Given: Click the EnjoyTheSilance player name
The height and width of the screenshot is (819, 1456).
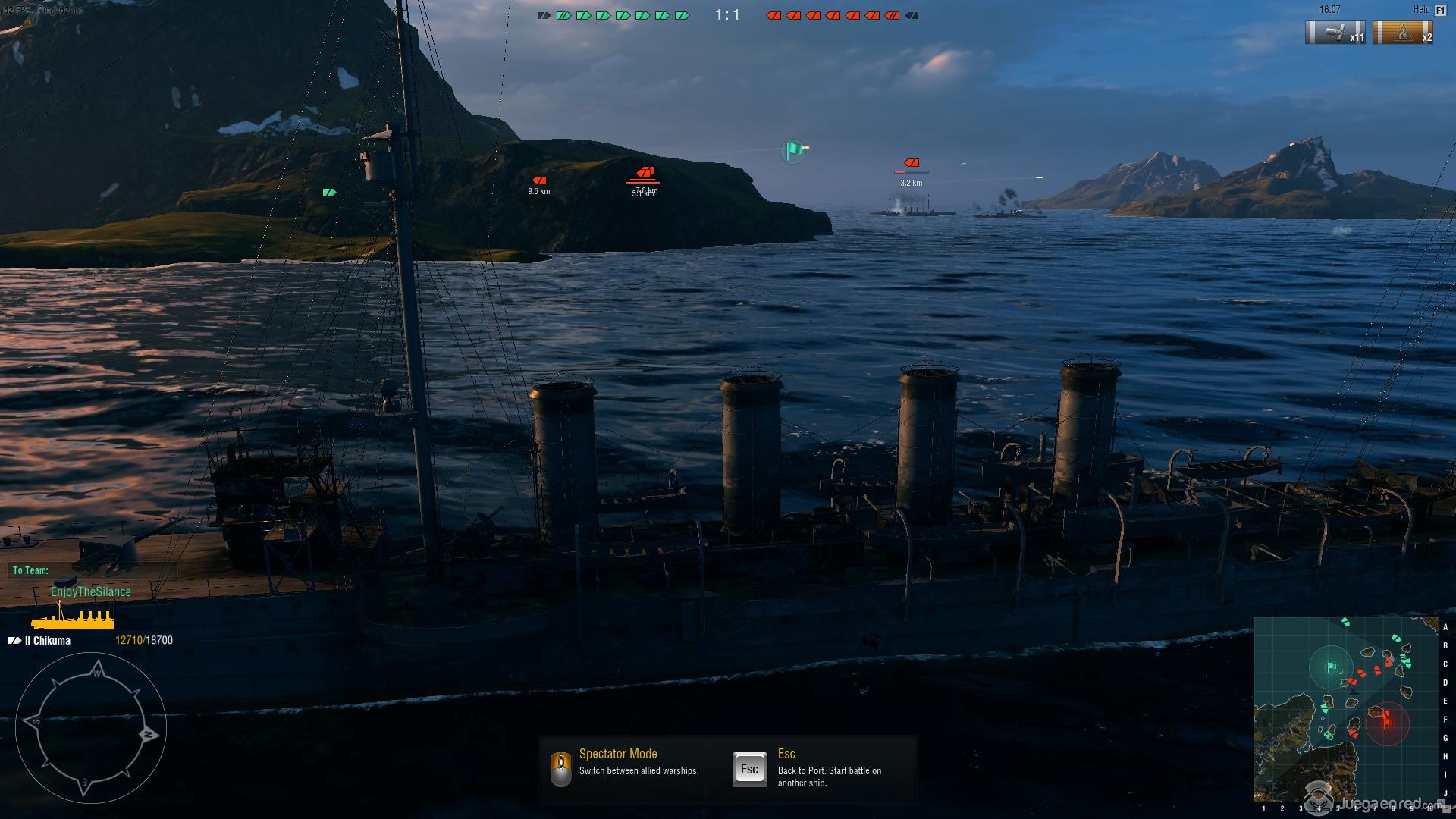Looking at the screenshot, I should [91, 591].
